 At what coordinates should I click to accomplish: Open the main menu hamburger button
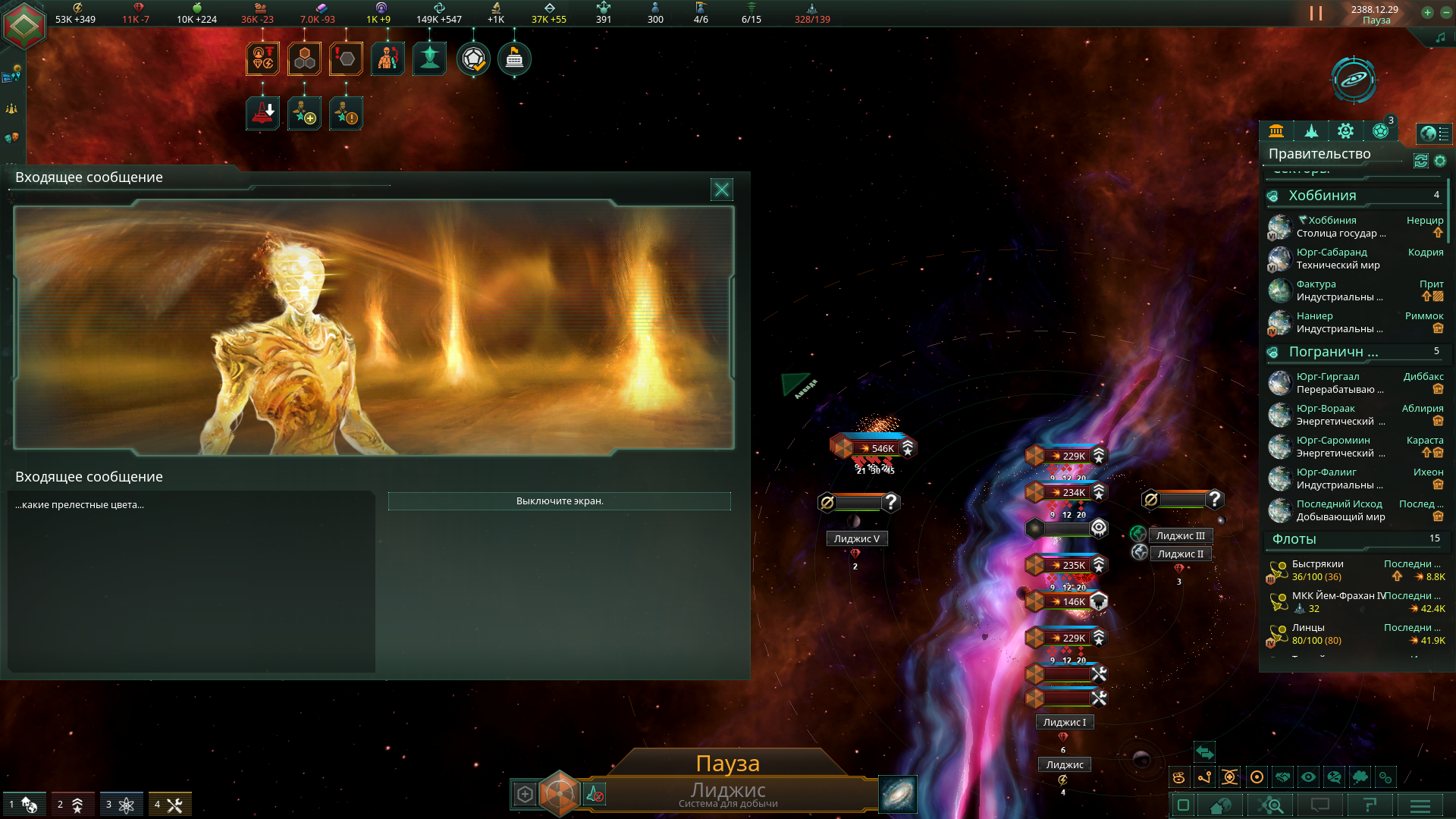1420,805
